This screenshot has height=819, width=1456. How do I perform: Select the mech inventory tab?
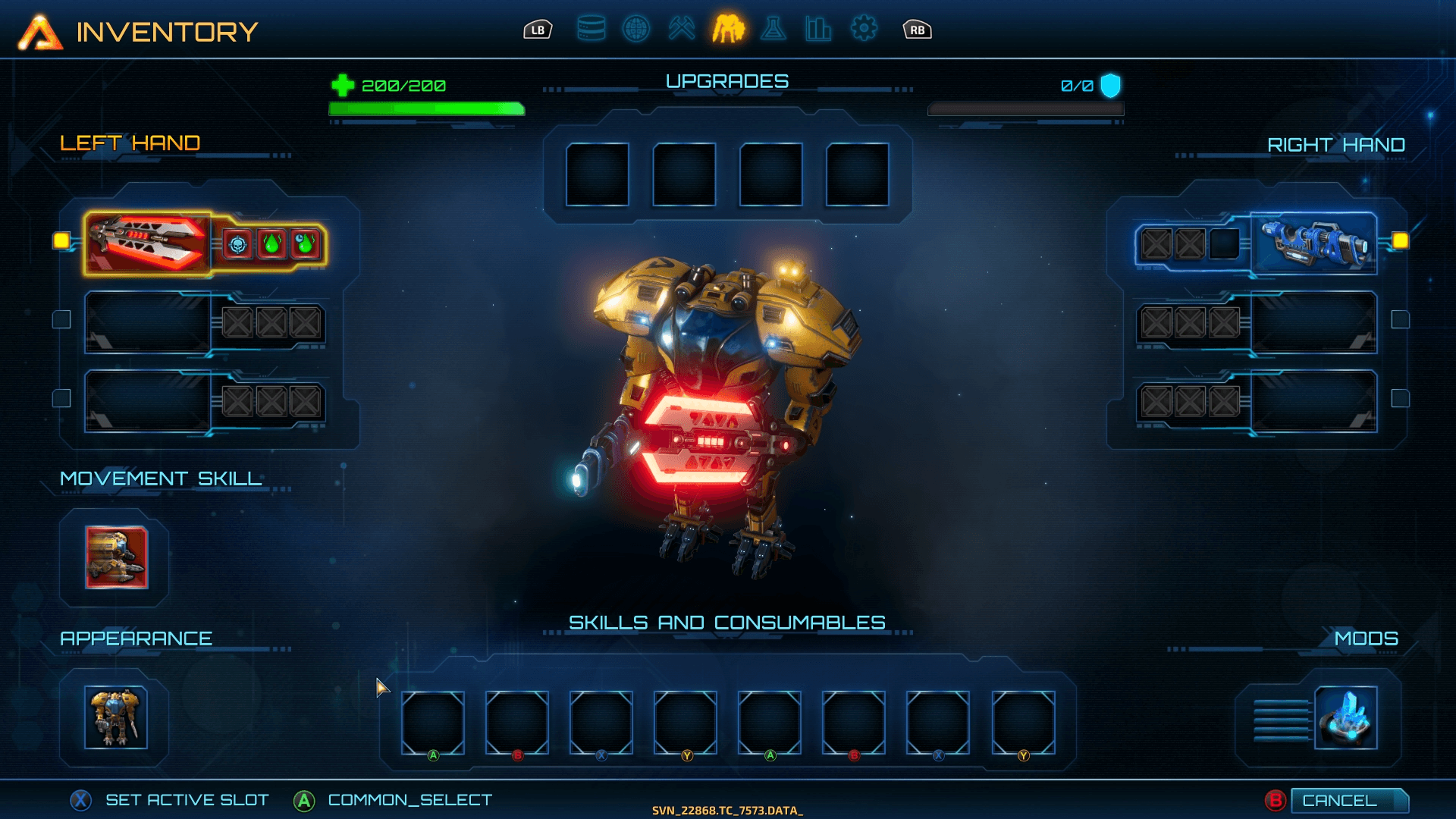(x=728, y=30)
